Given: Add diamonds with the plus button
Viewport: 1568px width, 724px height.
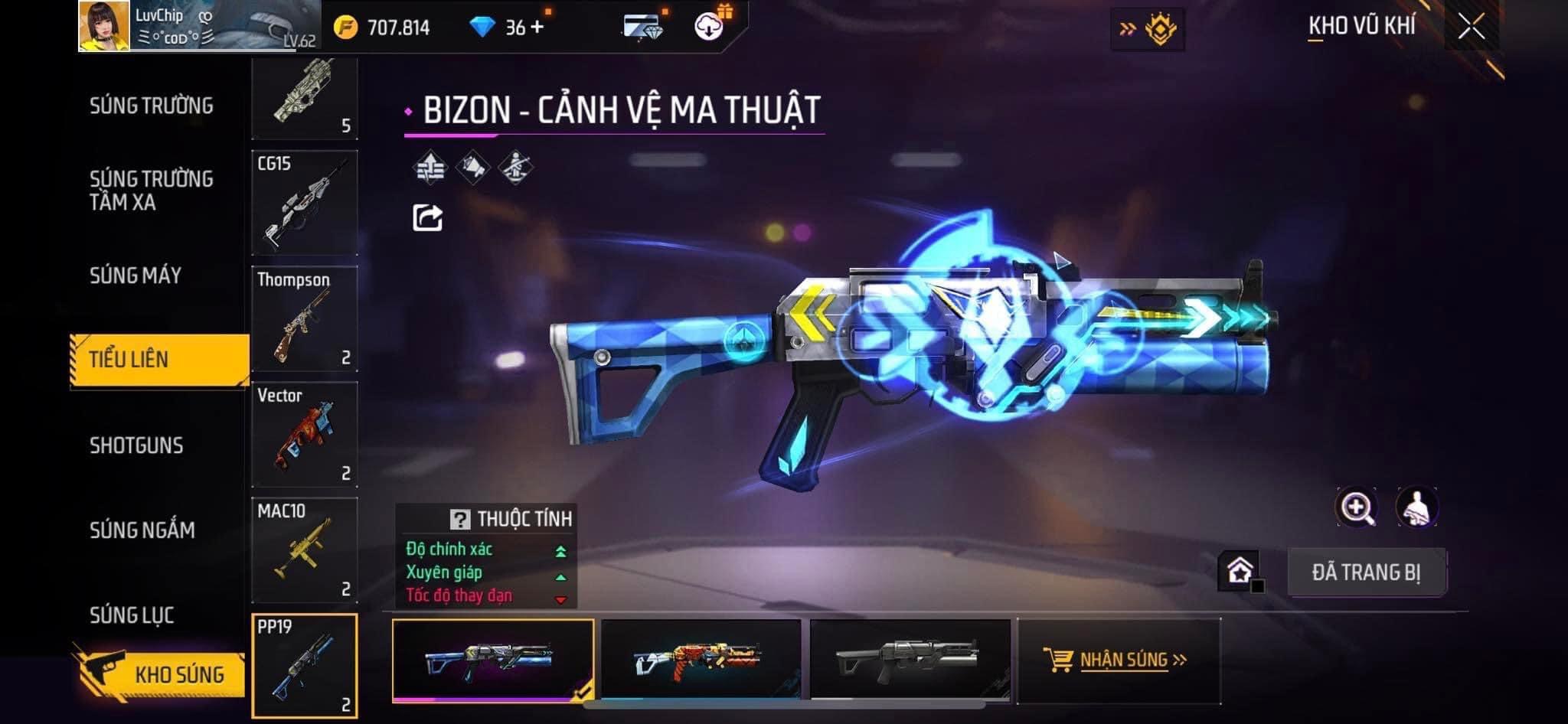Looking at the screenshot, I should point(537,28).
